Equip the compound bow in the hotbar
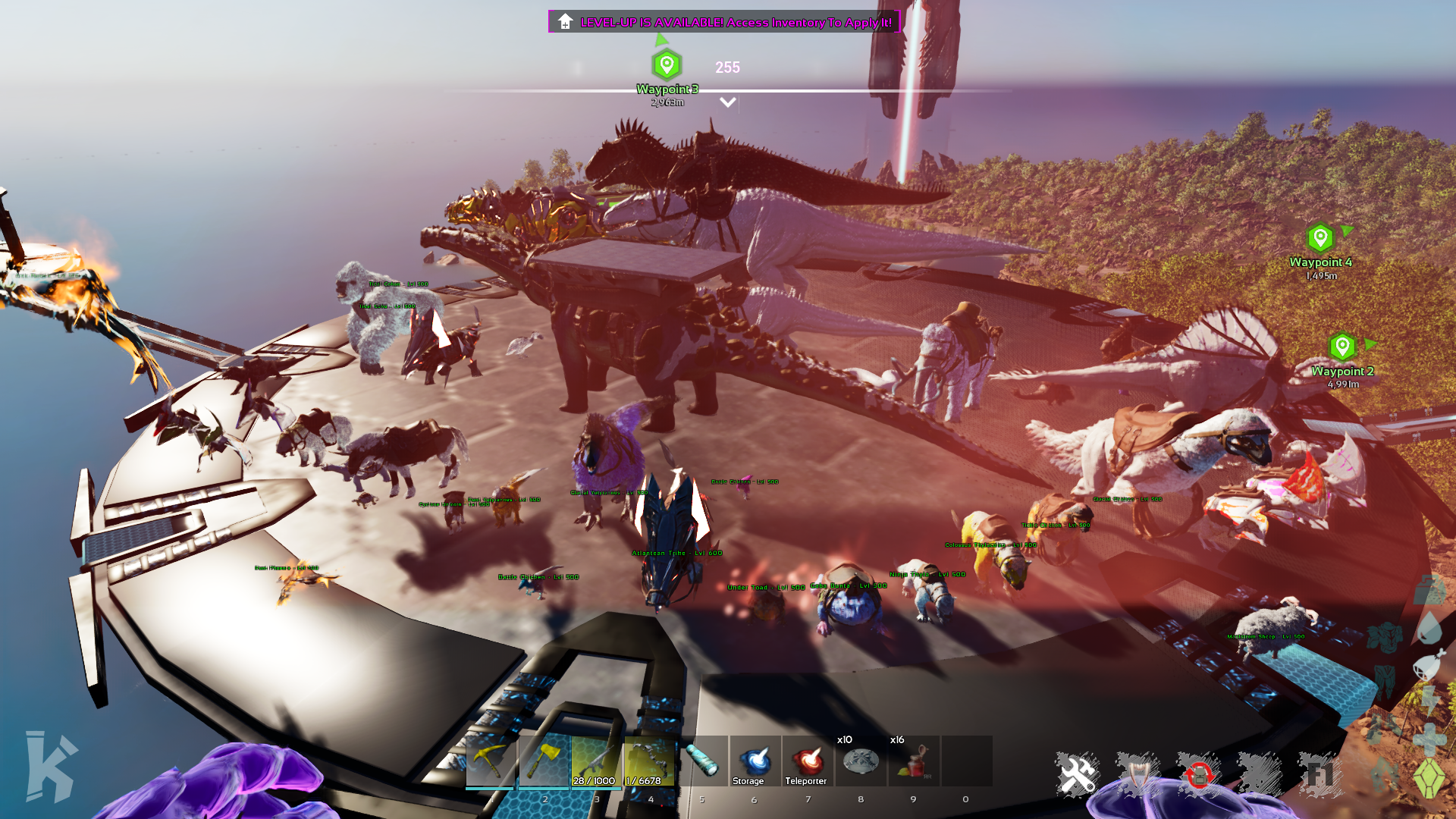 649,761
